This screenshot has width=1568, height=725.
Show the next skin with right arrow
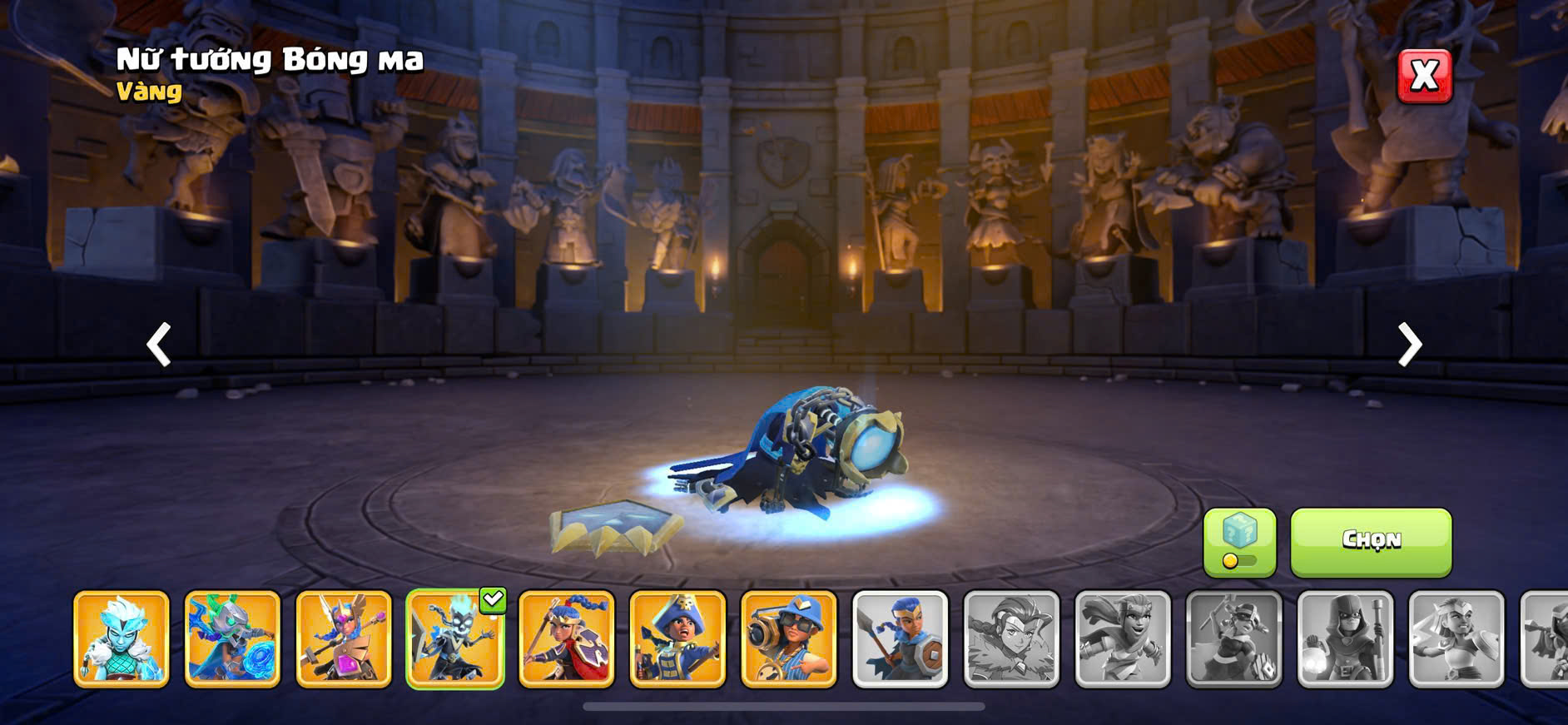1409,344
